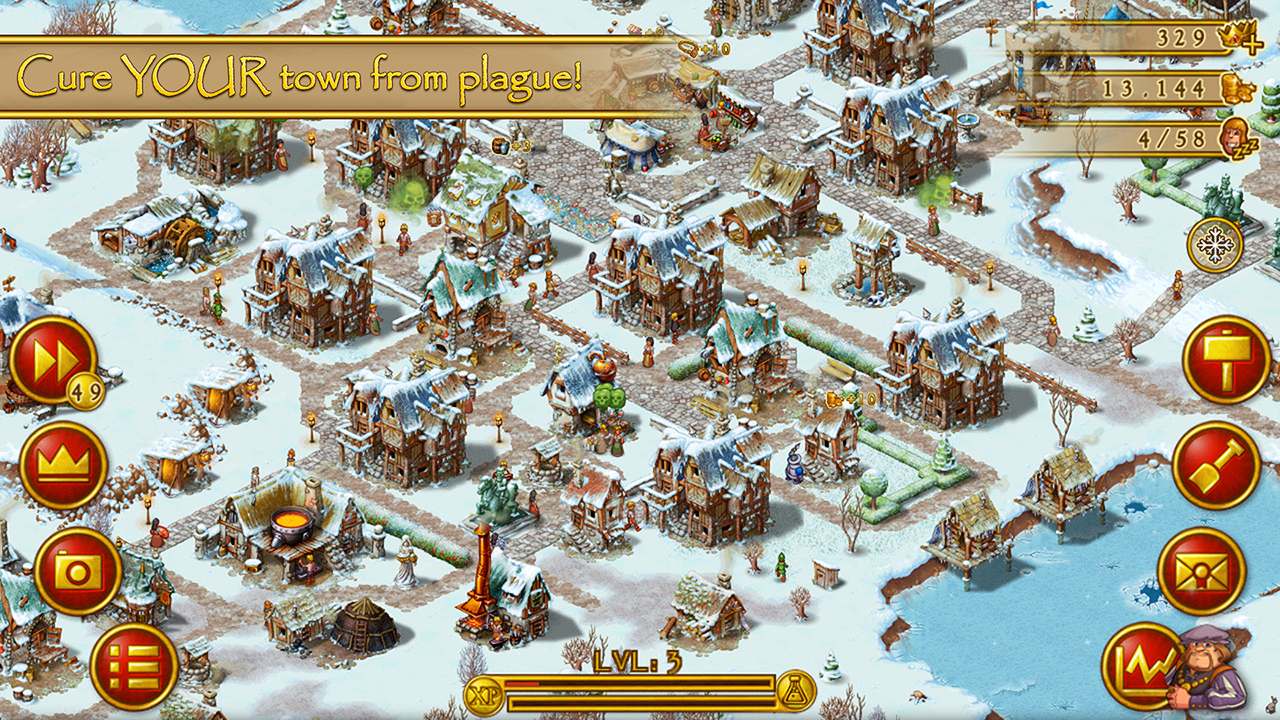Select the shovel tool button
The image size is (1280, 720).
tap(1215, 465)
